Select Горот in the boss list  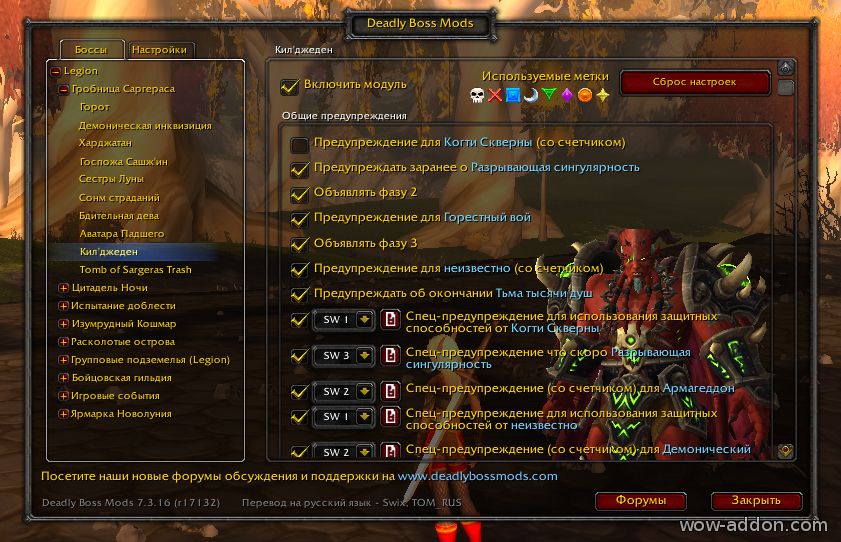click(x=94, y=107)
